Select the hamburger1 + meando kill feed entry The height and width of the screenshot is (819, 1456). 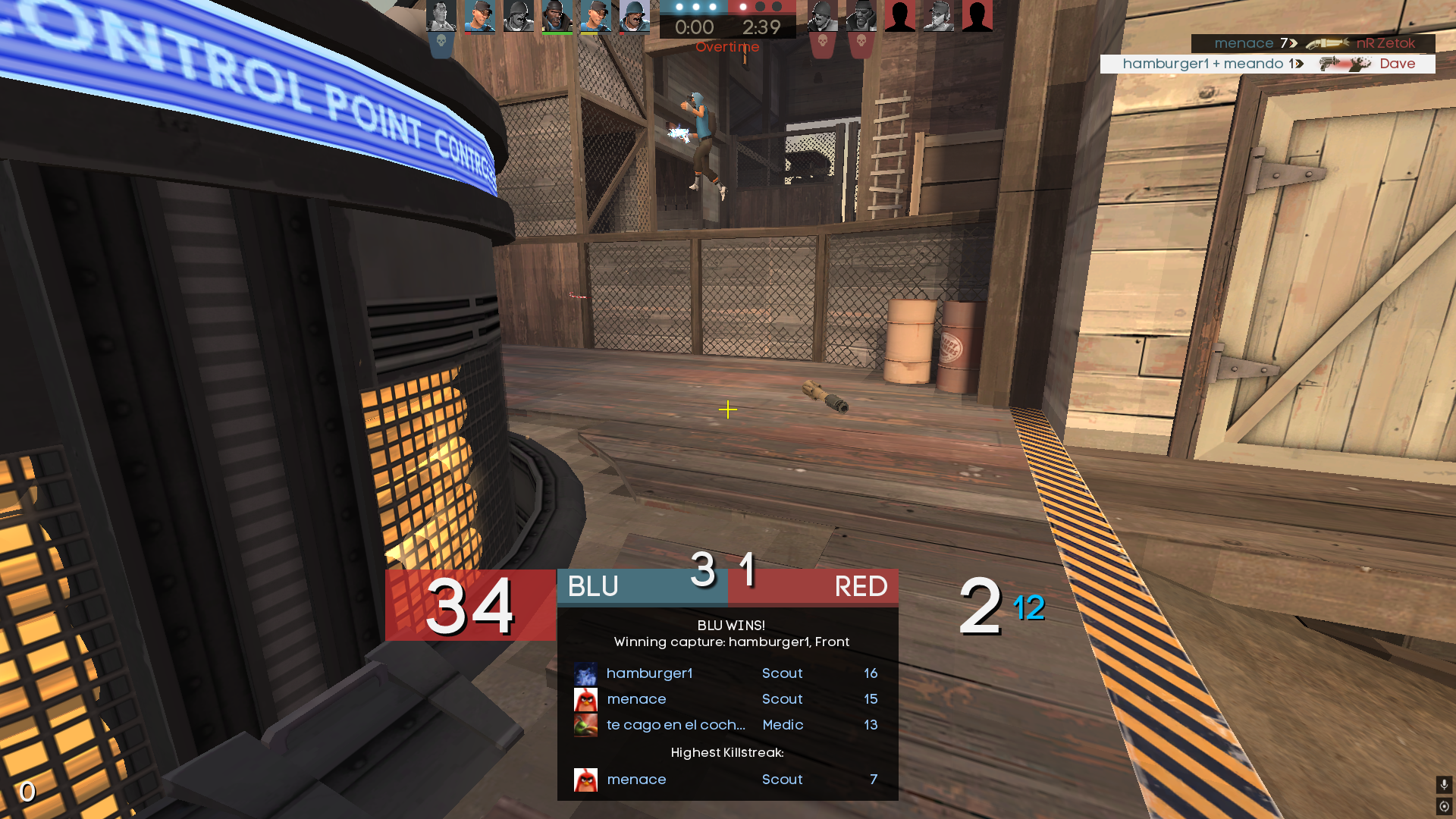click(1267, 64)
